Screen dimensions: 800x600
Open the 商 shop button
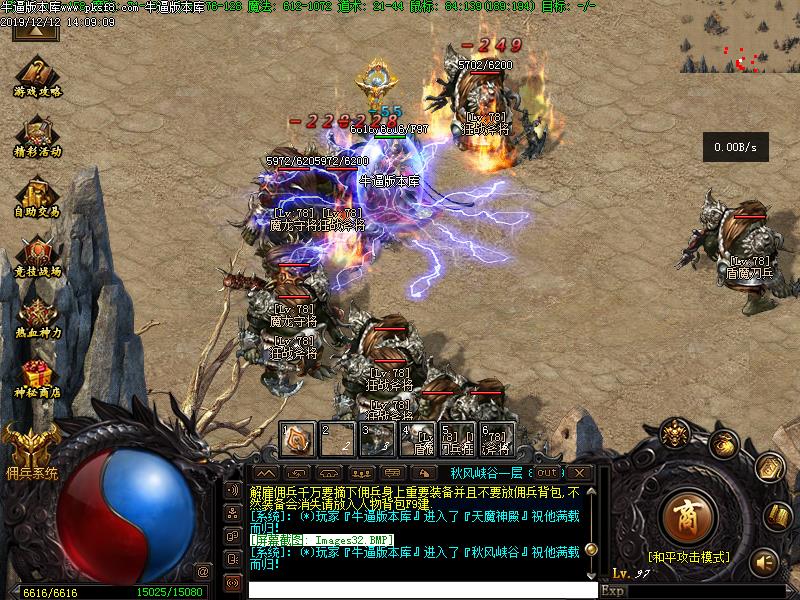[687, 516]
